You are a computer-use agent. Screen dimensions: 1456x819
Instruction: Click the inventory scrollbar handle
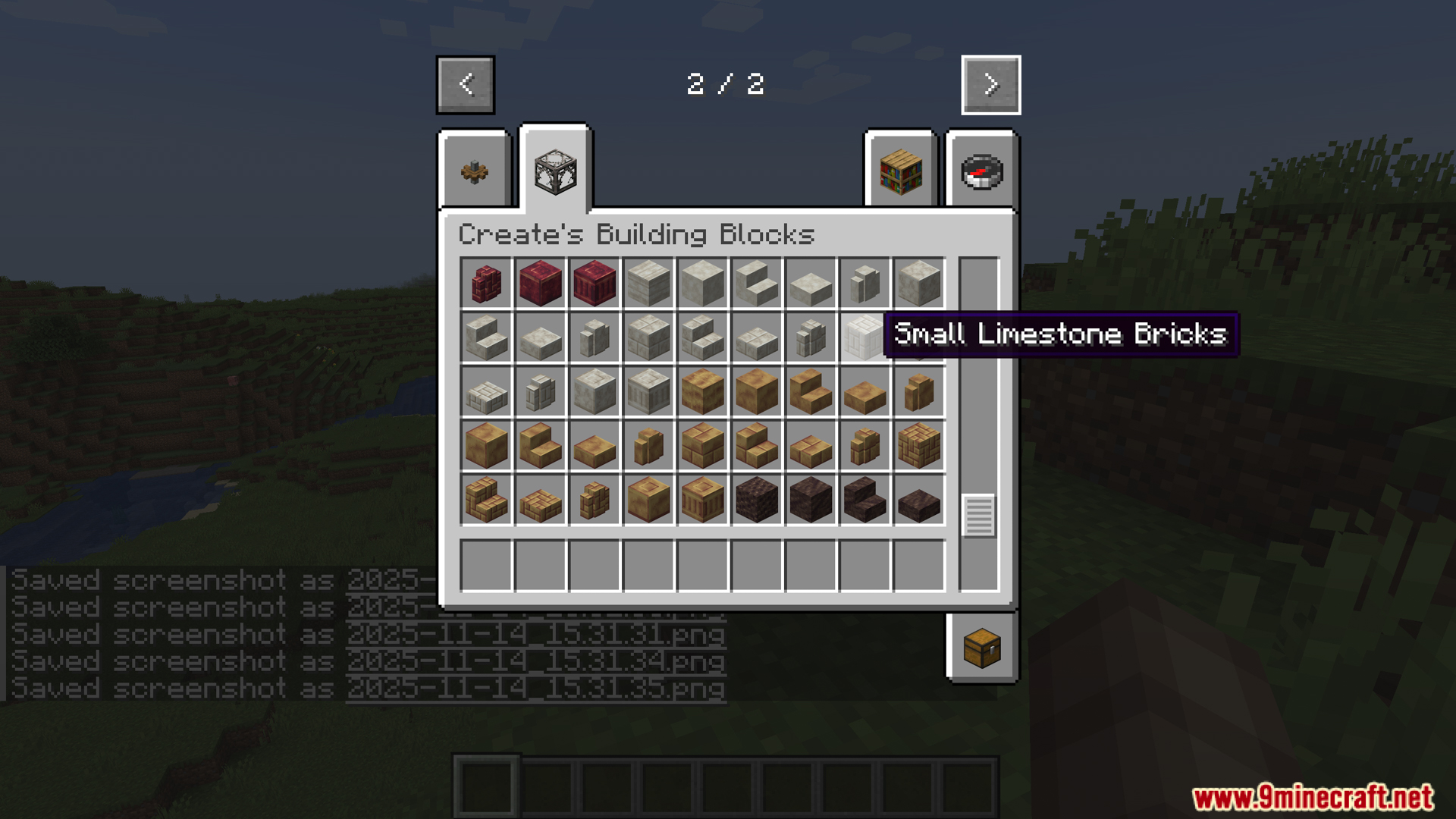coord(978,516)
